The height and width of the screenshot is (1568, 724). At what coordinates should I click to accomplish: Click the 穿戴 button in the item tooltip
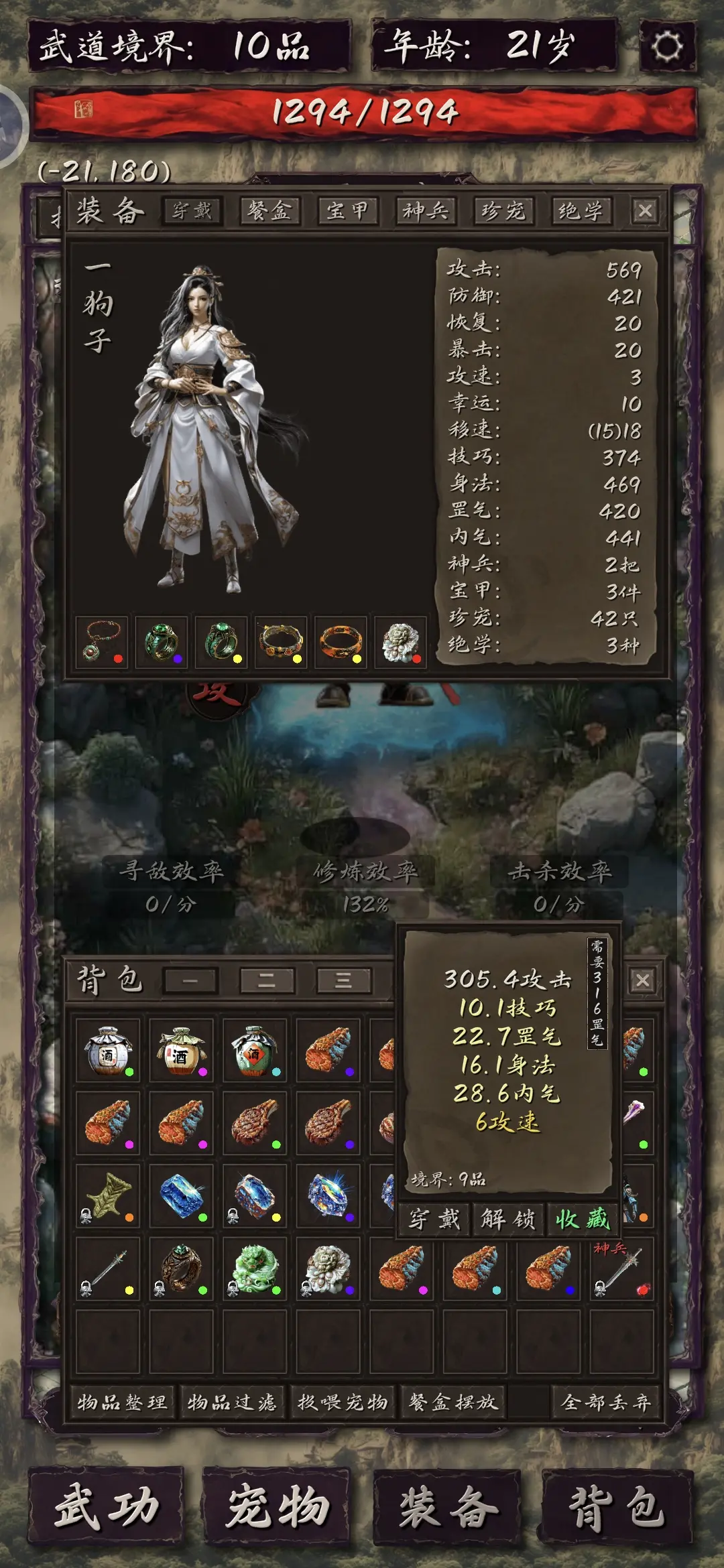[x=434, y=1219]
